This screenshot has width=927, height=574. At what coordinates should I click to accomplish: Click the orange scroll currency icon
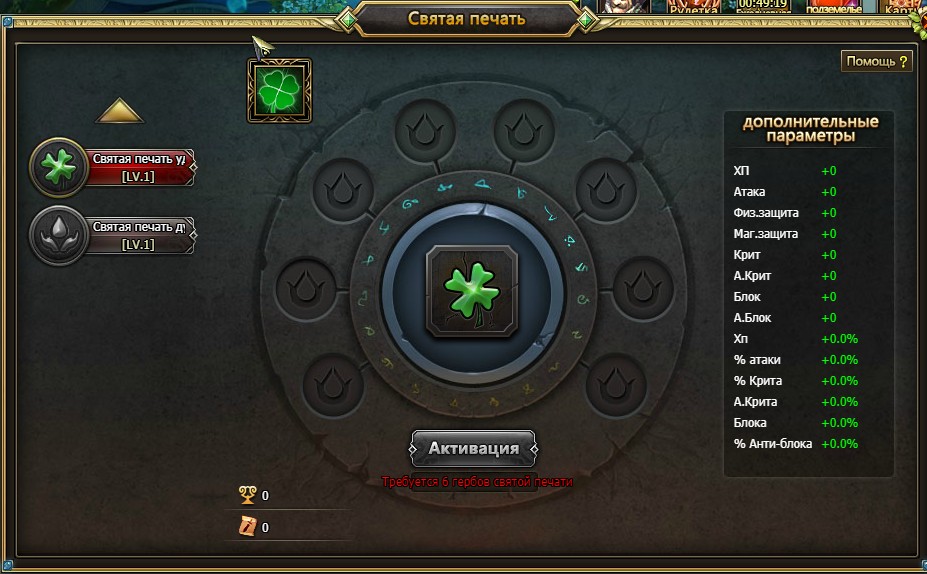(247, 527)
